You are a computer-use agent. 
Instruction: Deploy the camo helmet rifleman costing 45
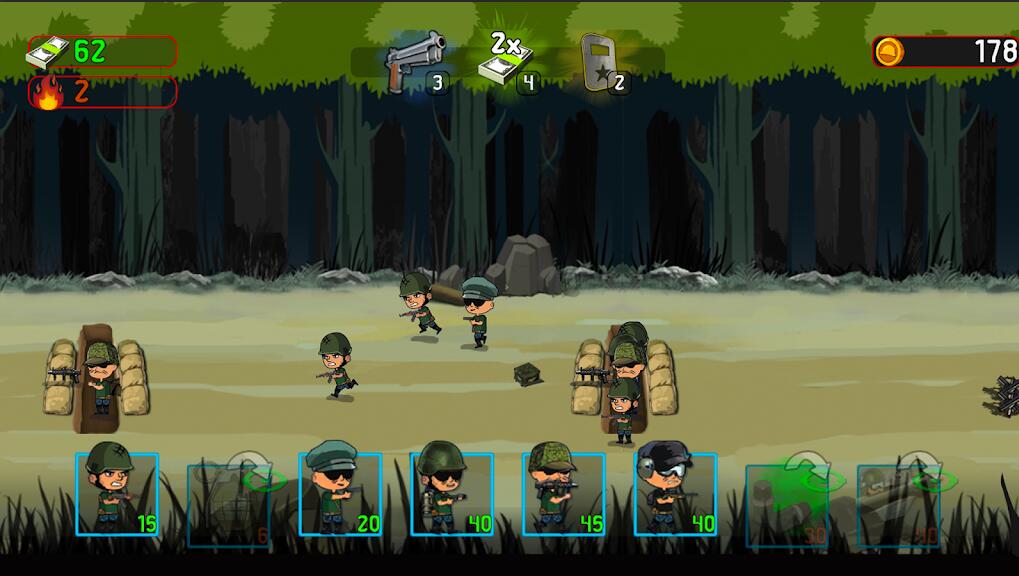tap(563, 493)
